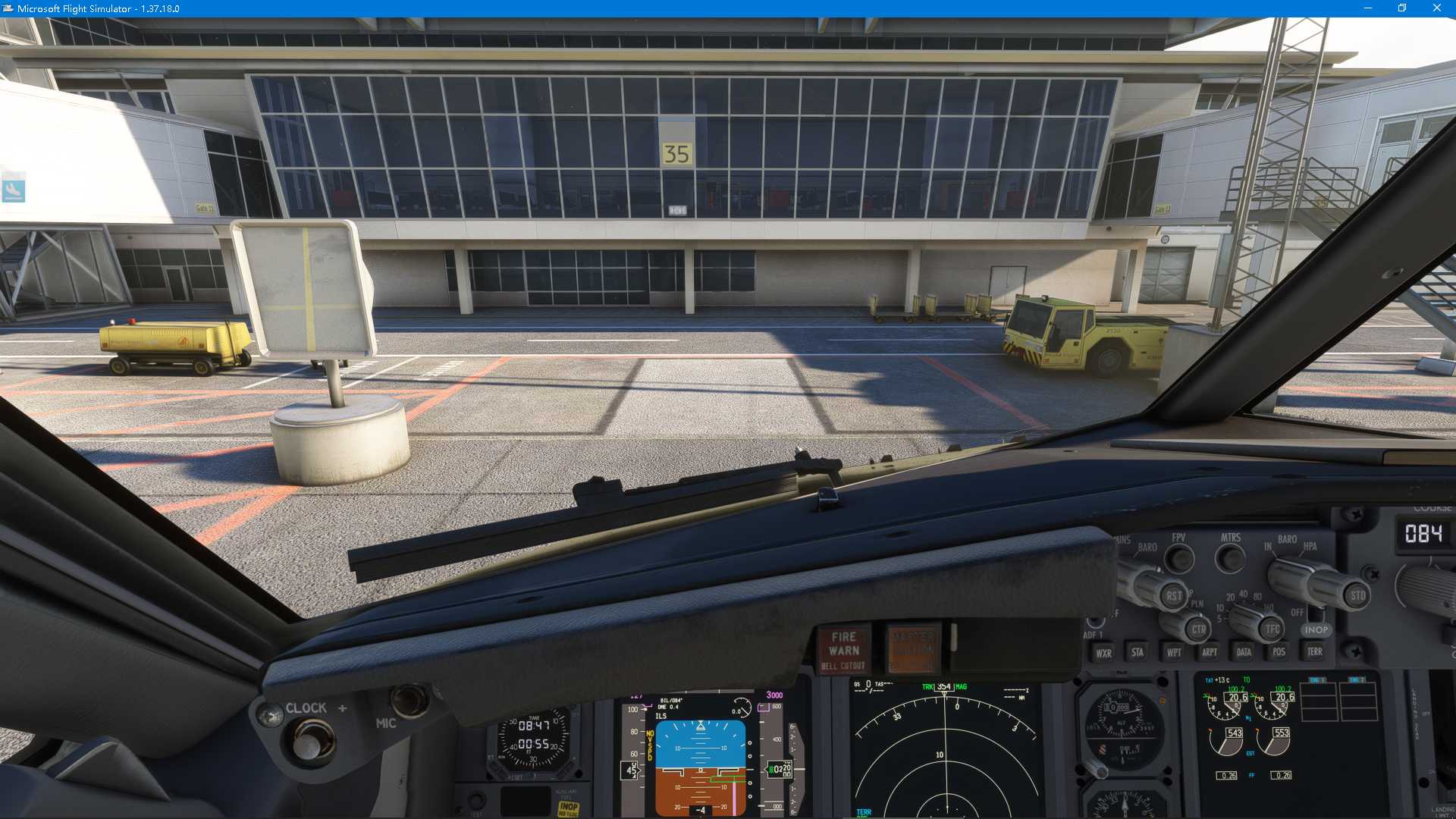Switch on the TERR terrain button

point(1315,651)
